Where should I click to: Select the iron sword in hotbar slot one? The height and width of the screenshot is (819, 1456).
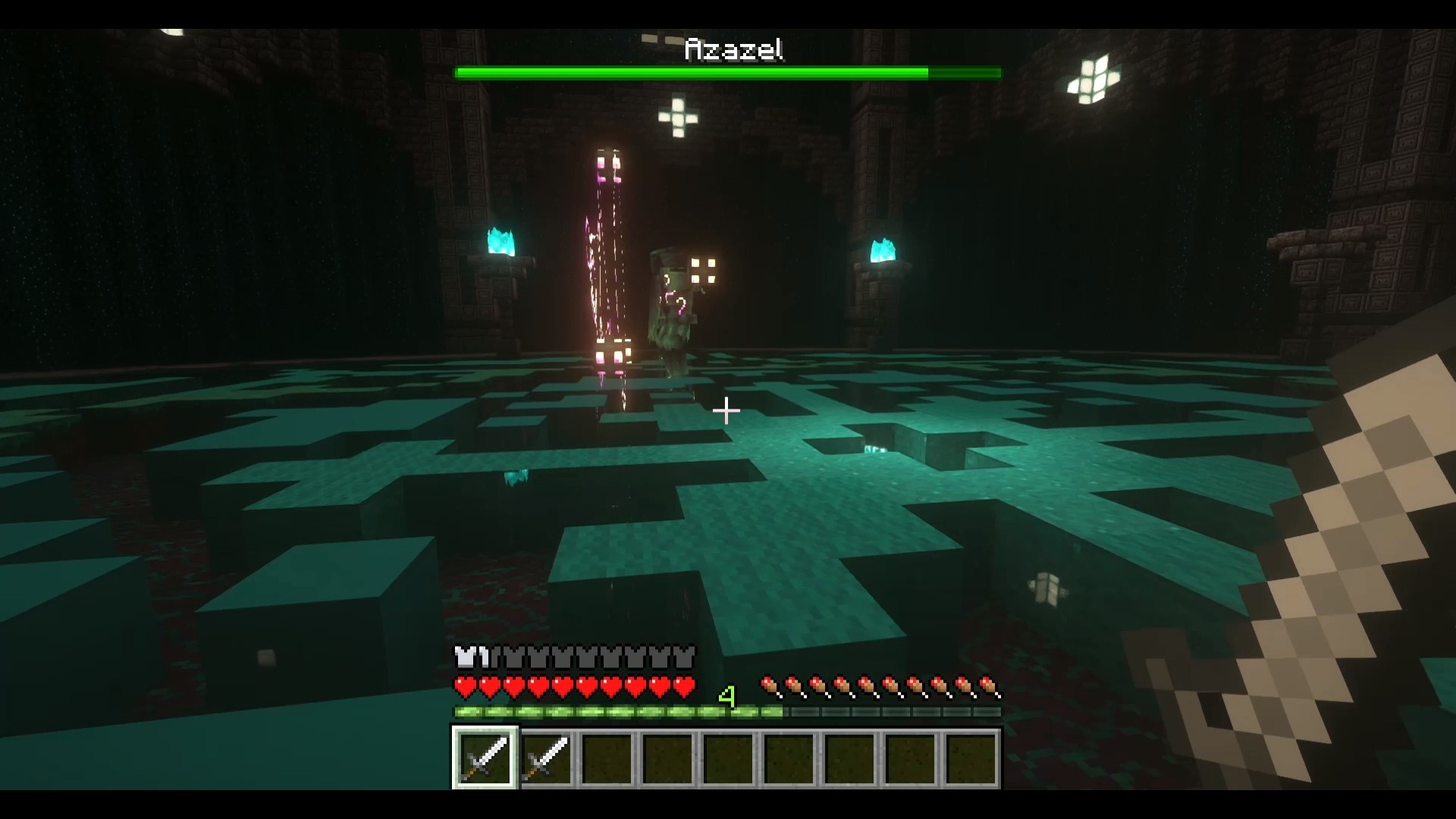pyautogui.click(x=485, y=760)
